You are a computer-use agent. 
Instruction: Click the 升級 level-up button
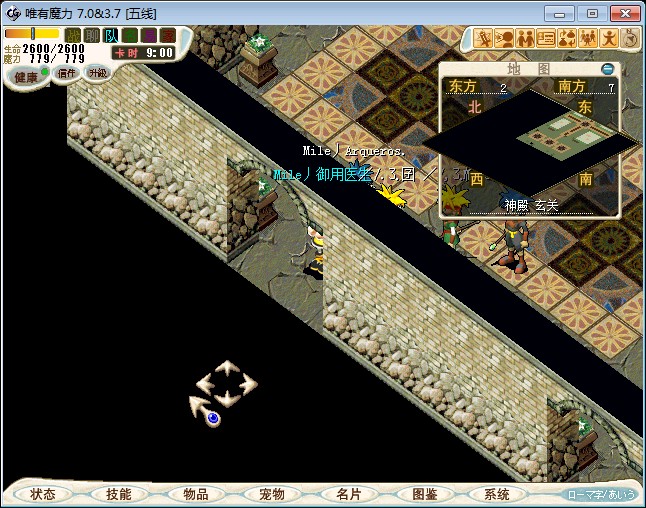click(97, 73)
